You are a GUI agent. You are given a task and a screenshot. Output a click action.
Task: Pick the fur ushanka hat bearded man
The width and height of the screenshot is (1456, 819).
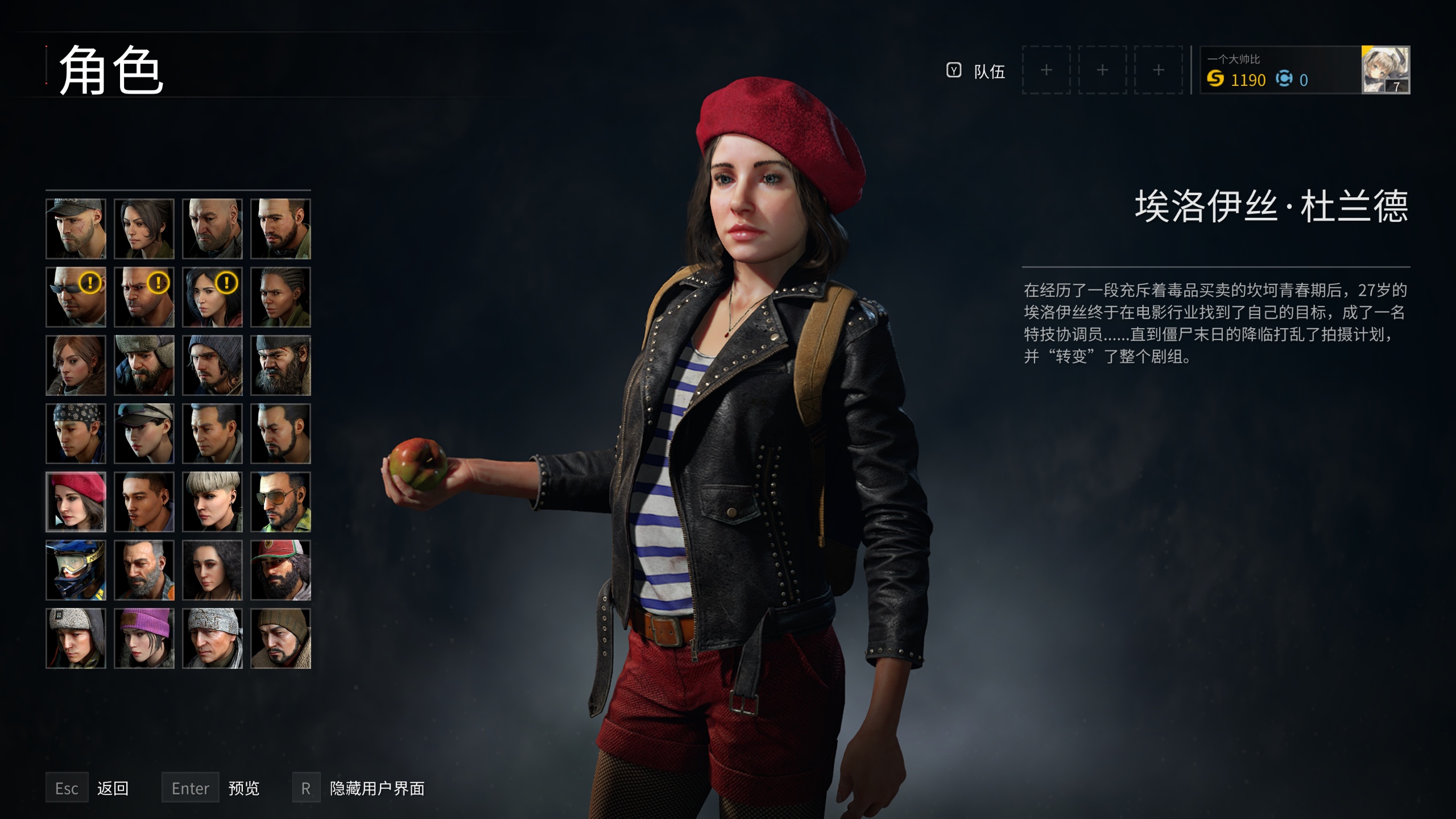point(144,365)
